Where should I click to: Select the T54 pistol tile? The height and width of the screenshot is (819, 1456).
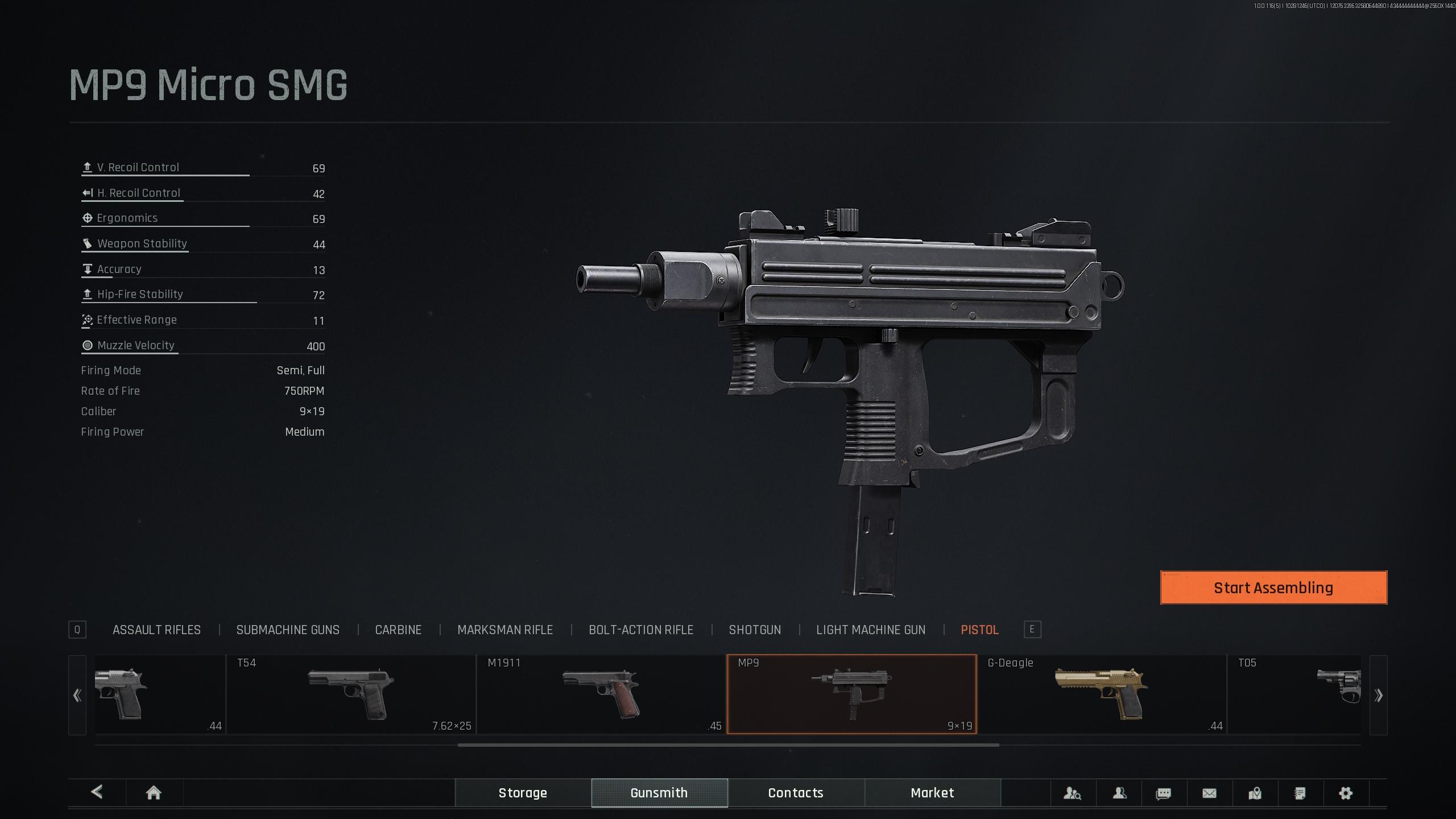(x=351, y=694)
